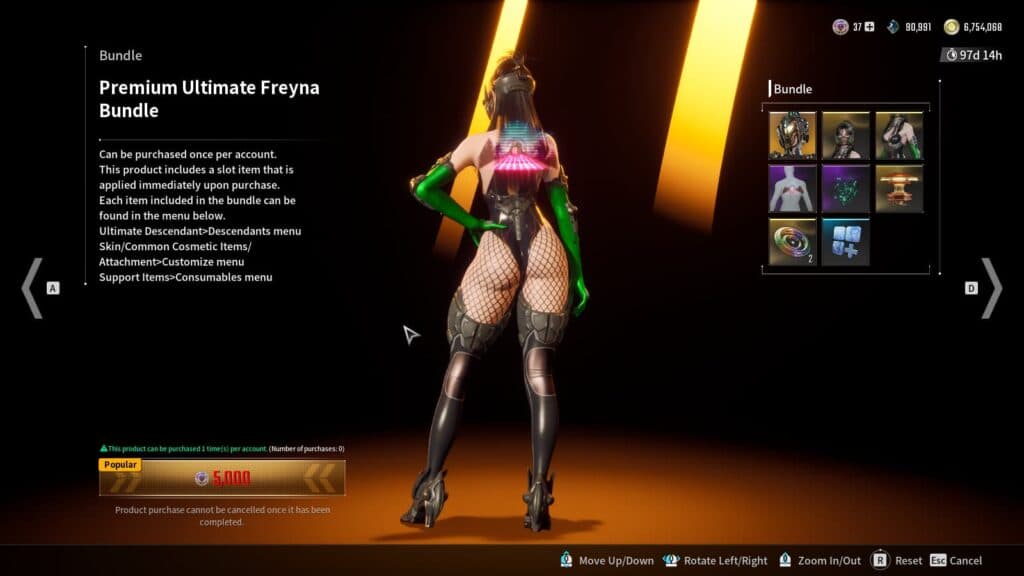Select the green particle heart item
Screen dimensions: 1024x576
845,188
